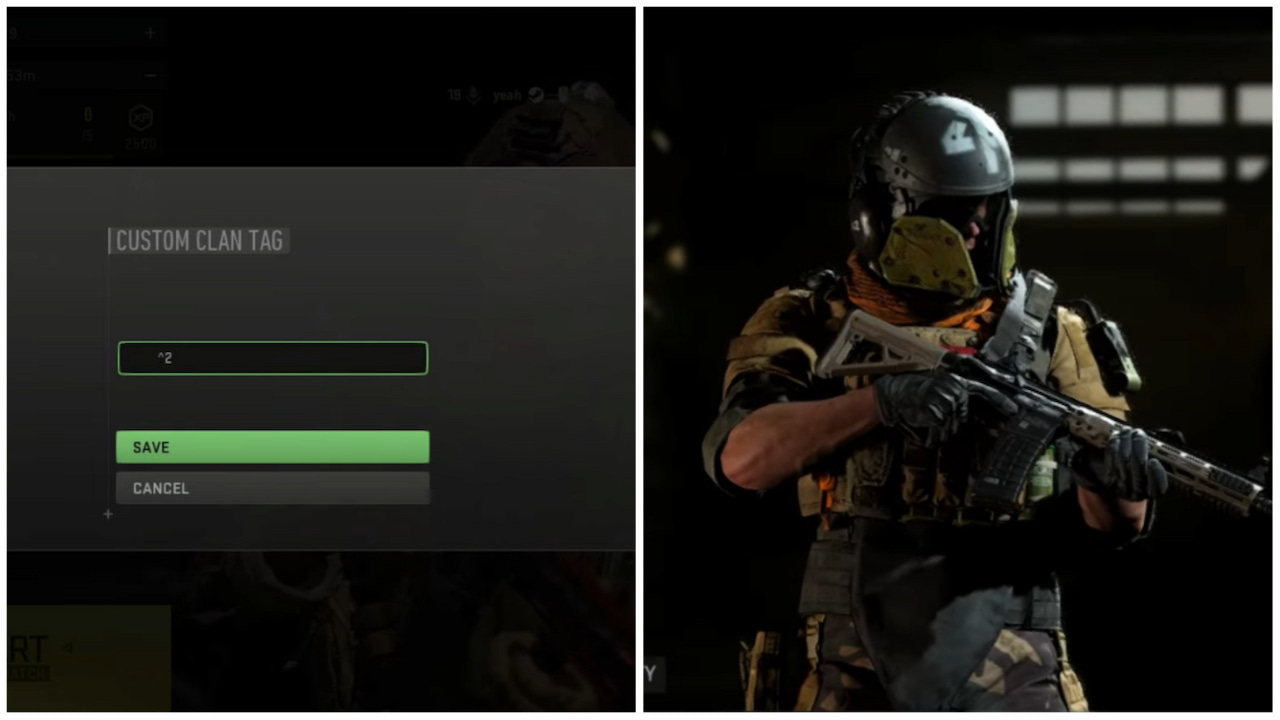This screenshot has height=720, width=1280.
Task: Click the CUSTOM CLAN TAG heading
Action: tap(199, 241)
